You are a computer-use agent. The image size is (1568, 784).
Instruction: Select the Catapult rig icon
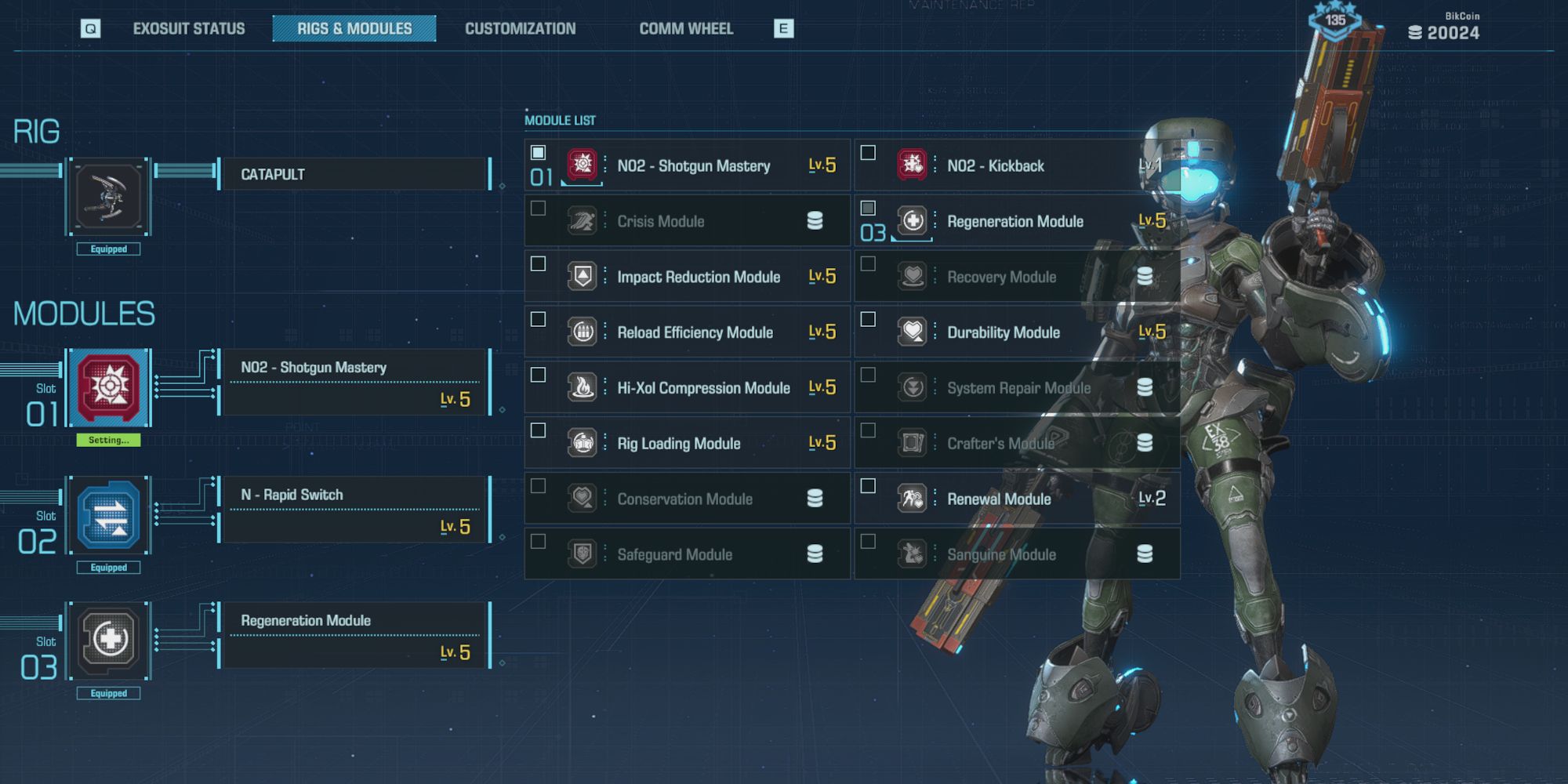(x=109, y=196)
